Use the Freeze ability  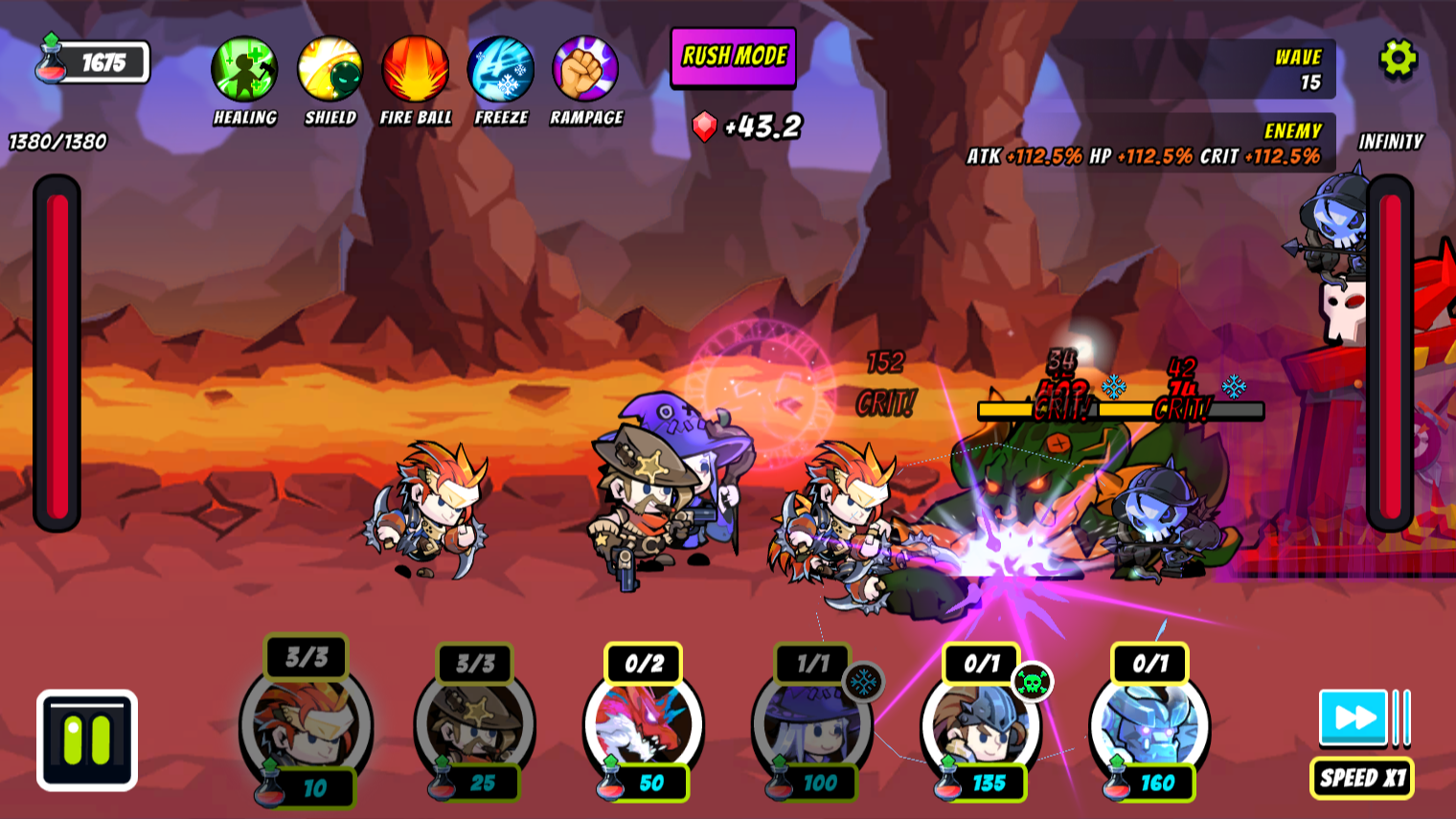tap(501, 70)
